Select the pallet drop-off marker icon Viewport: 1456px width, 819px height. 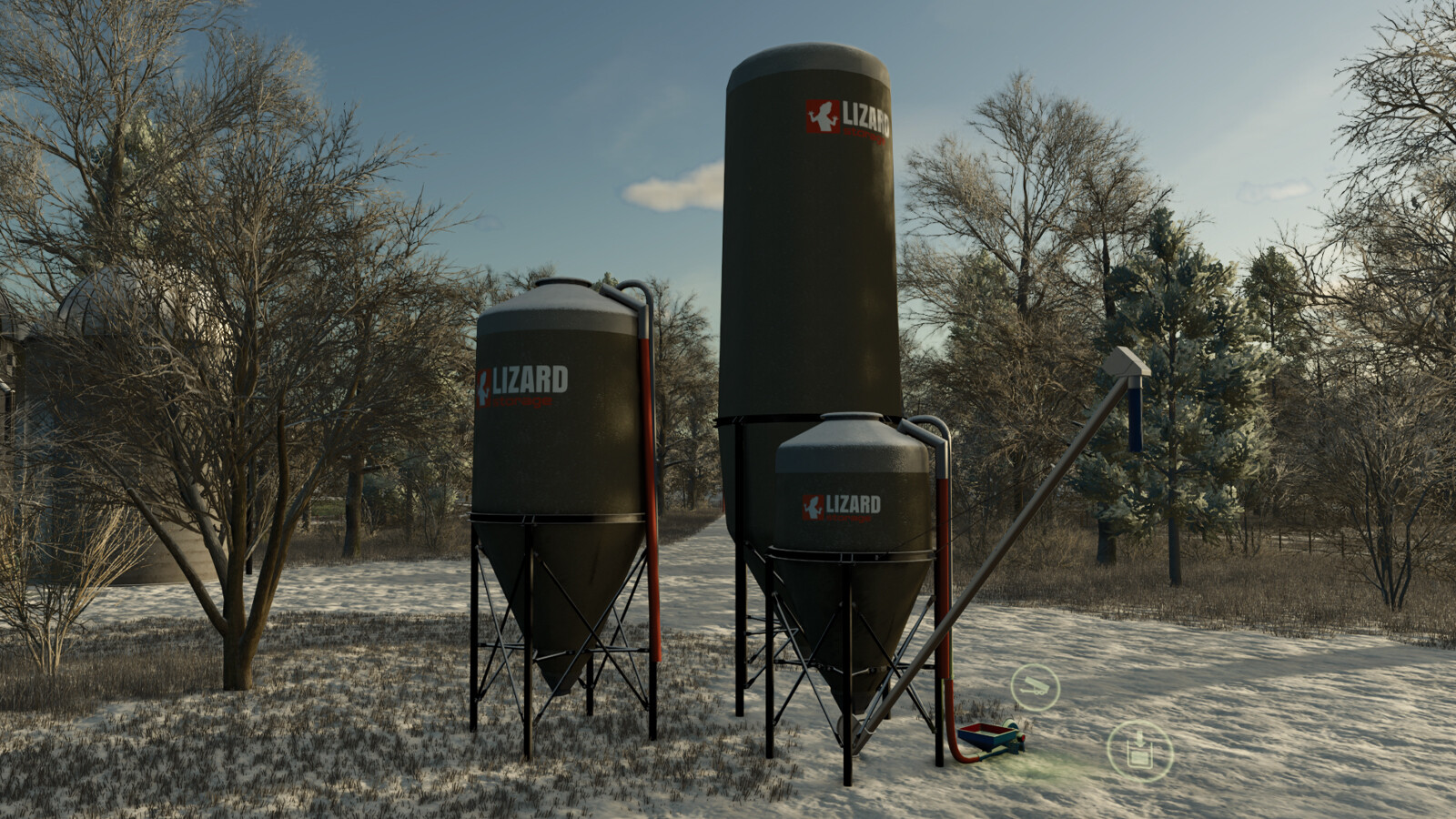click(1139, 752)
